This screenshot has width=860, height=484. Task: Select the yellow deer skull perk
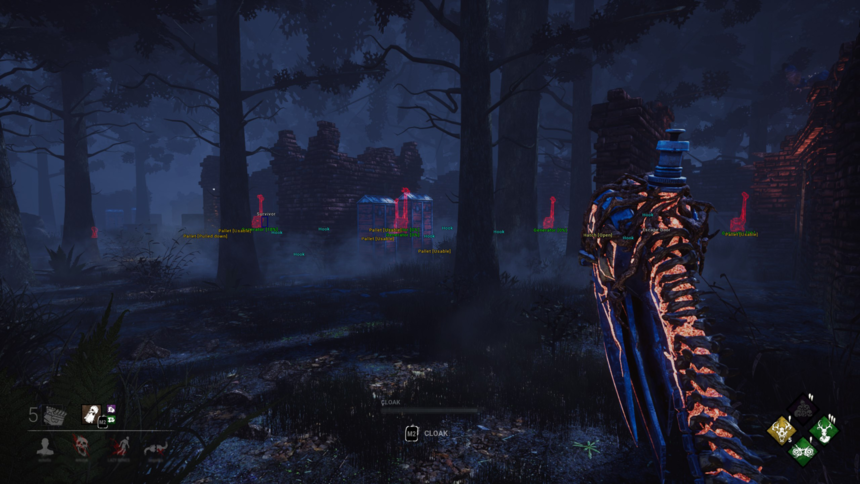click(x=780, y=430)
